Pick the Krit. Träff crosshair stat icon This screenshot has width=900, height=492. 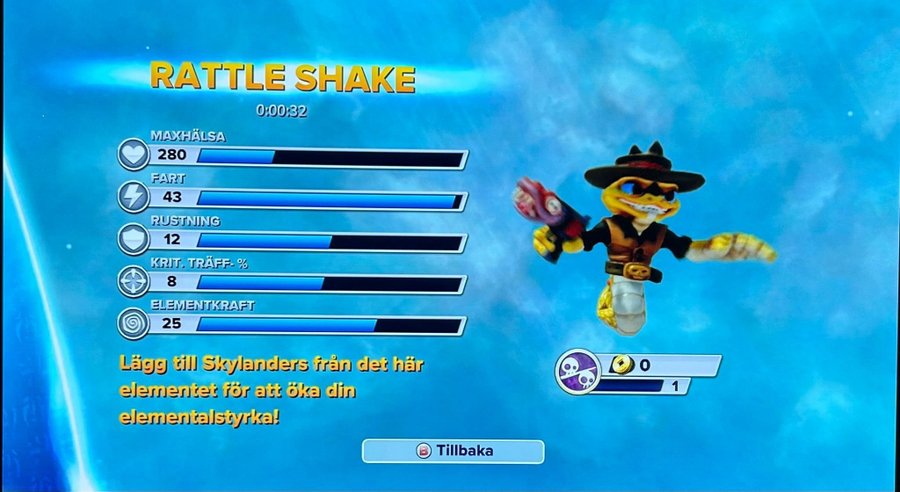[134, 281]
